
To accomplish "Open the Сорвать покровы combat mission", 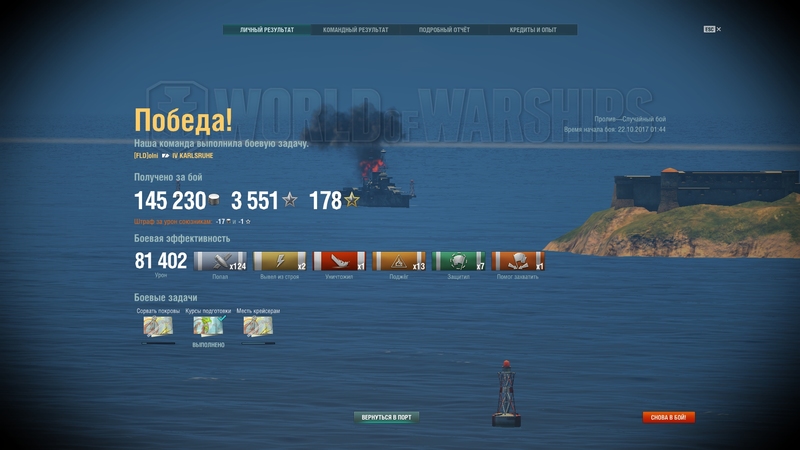I will pos(158,326).
